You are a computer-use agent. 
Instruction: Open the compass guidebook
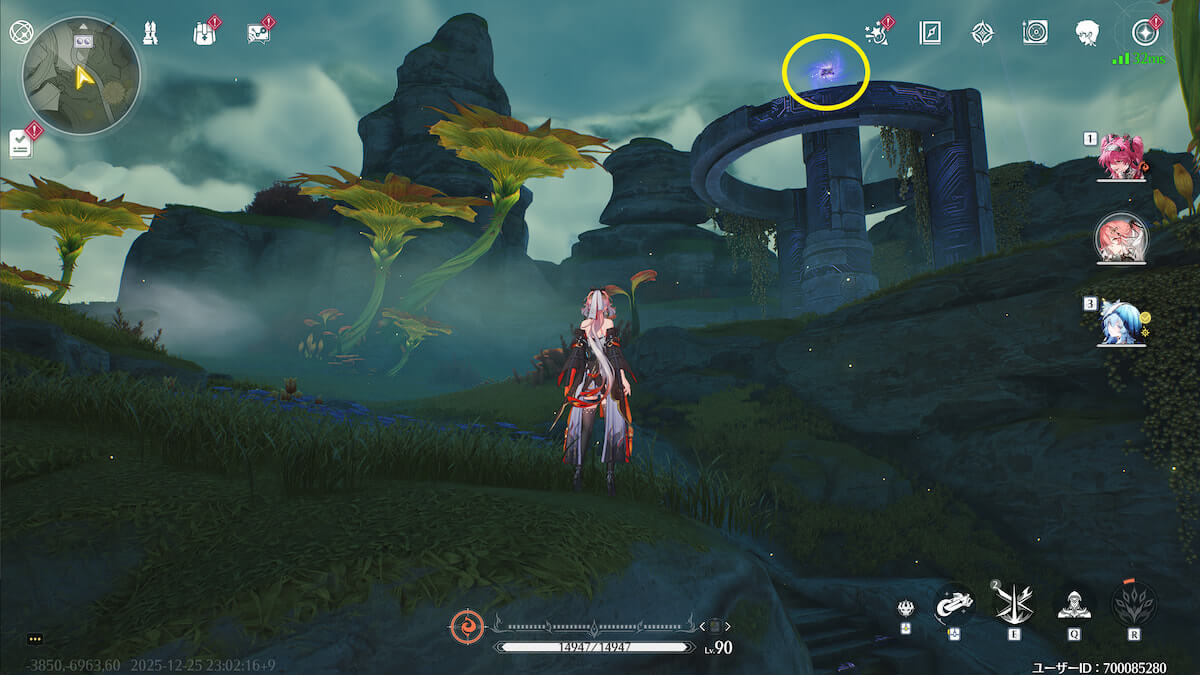click(x=930, y=33)
